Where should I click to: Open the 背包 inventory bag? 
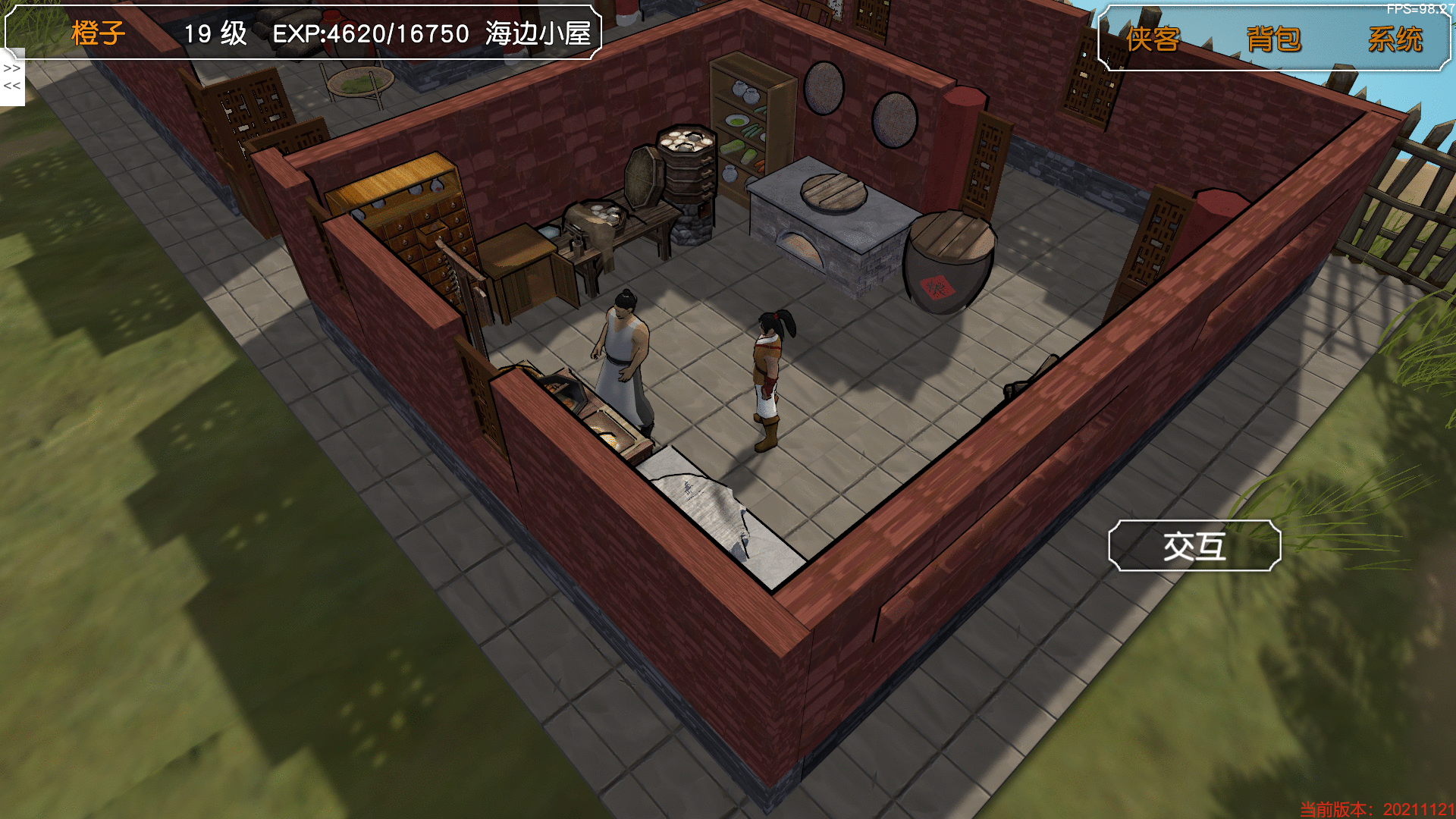click(x=1273, y=39)
